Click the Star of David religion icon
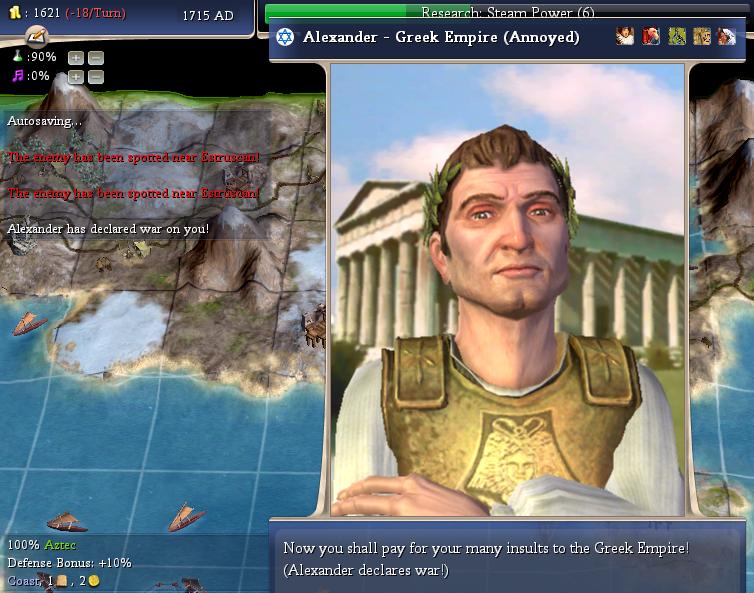Viewport: 754px width, 593px height. pyautogui.click(x=285, y=37)
